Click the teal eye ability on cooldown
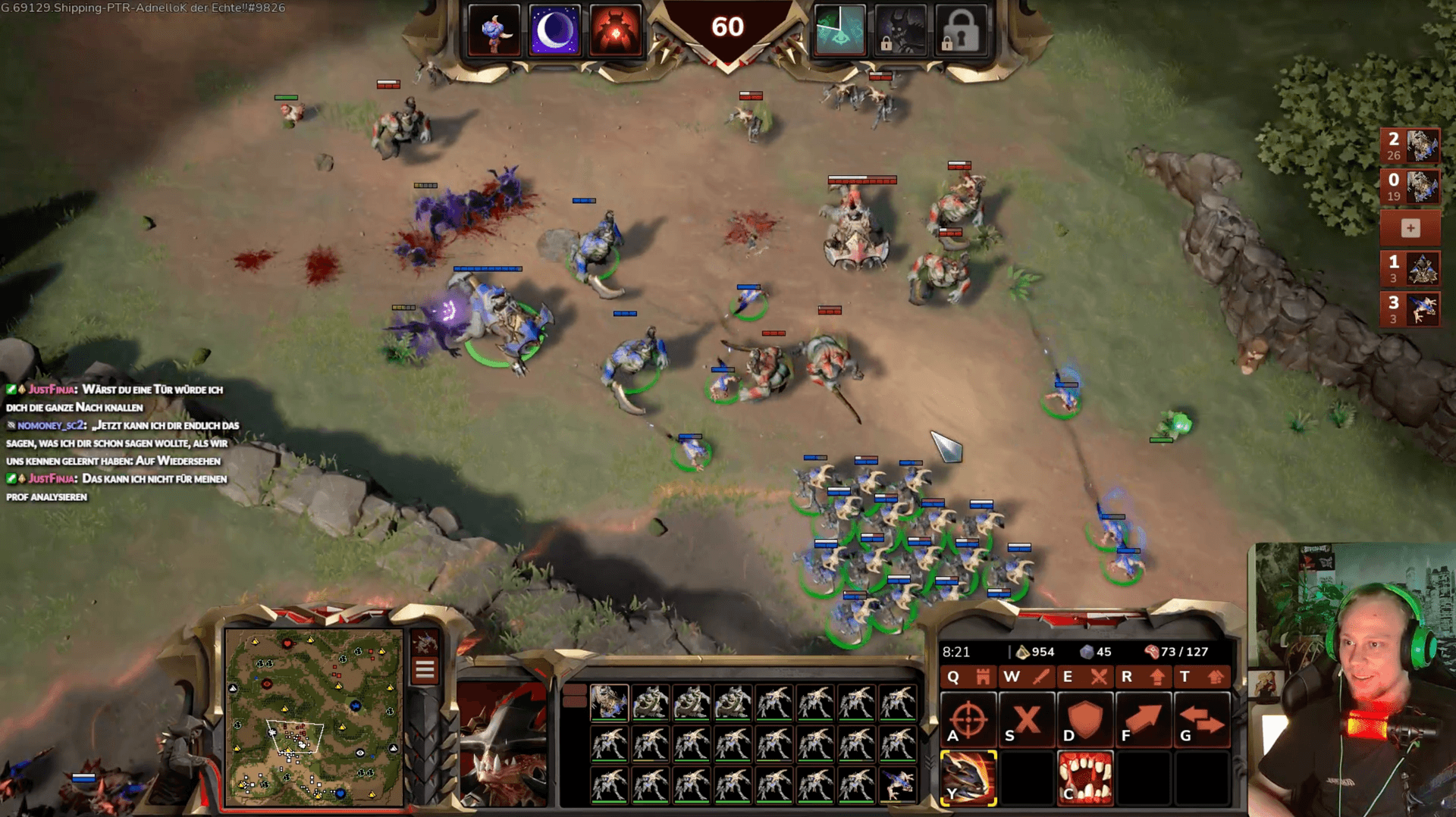 [x=839, y=31]
